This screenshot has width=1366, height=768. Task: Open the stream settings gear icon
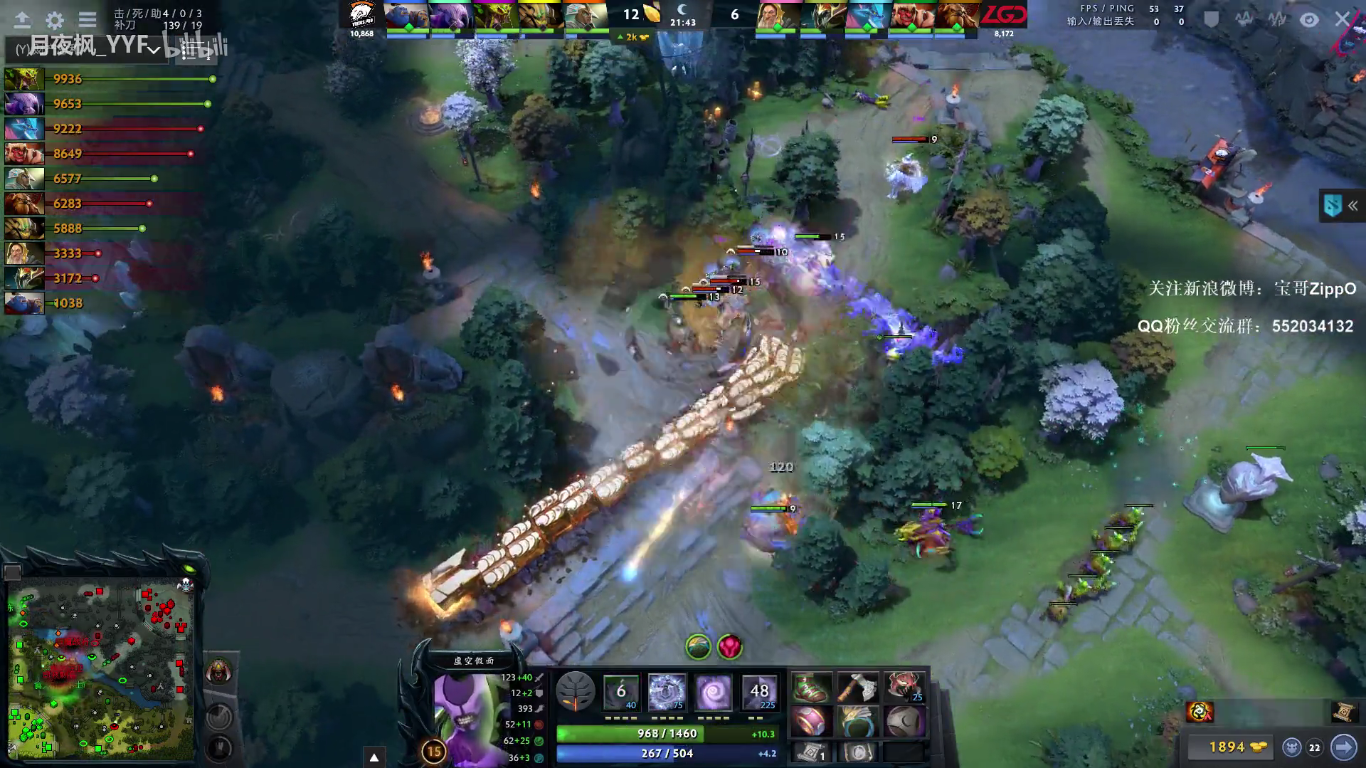[54, 18]
